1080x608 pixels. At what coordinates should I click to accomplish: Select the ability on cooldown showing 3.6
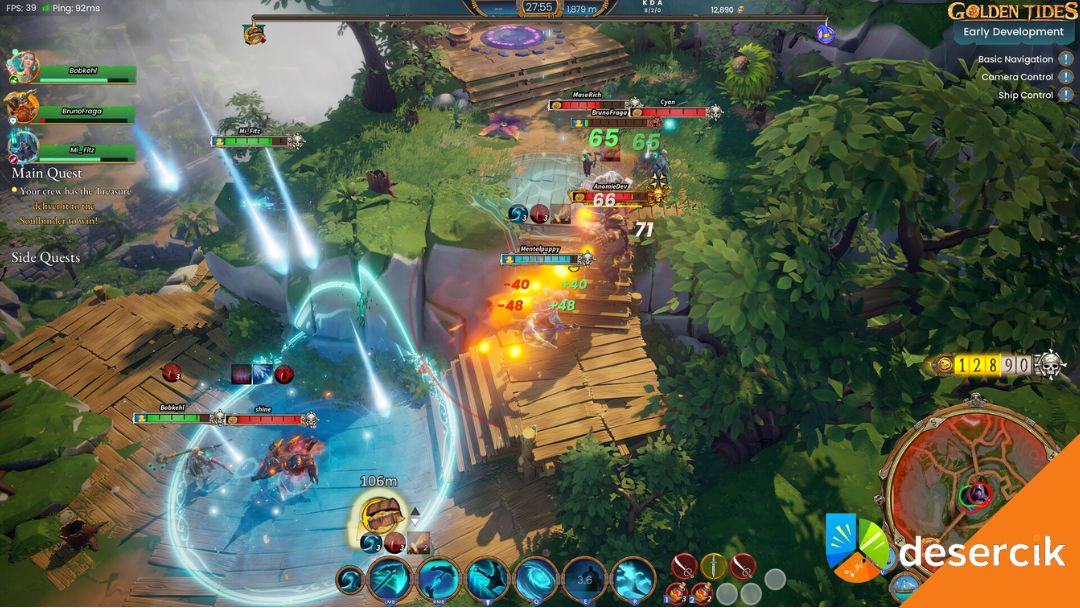coord(584,578)
